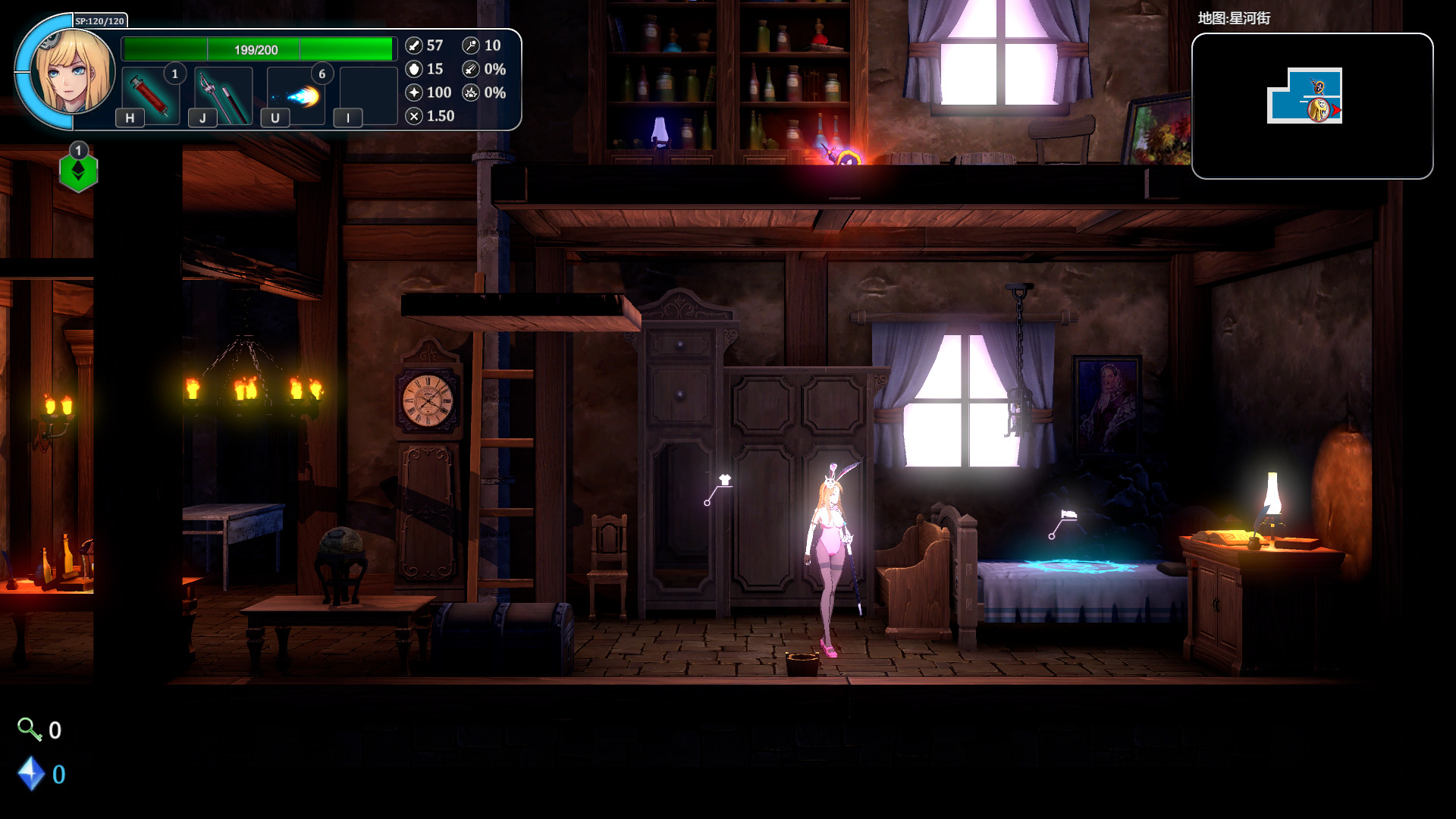
Task: Open the minimap panel
Action: (1312, 106)
